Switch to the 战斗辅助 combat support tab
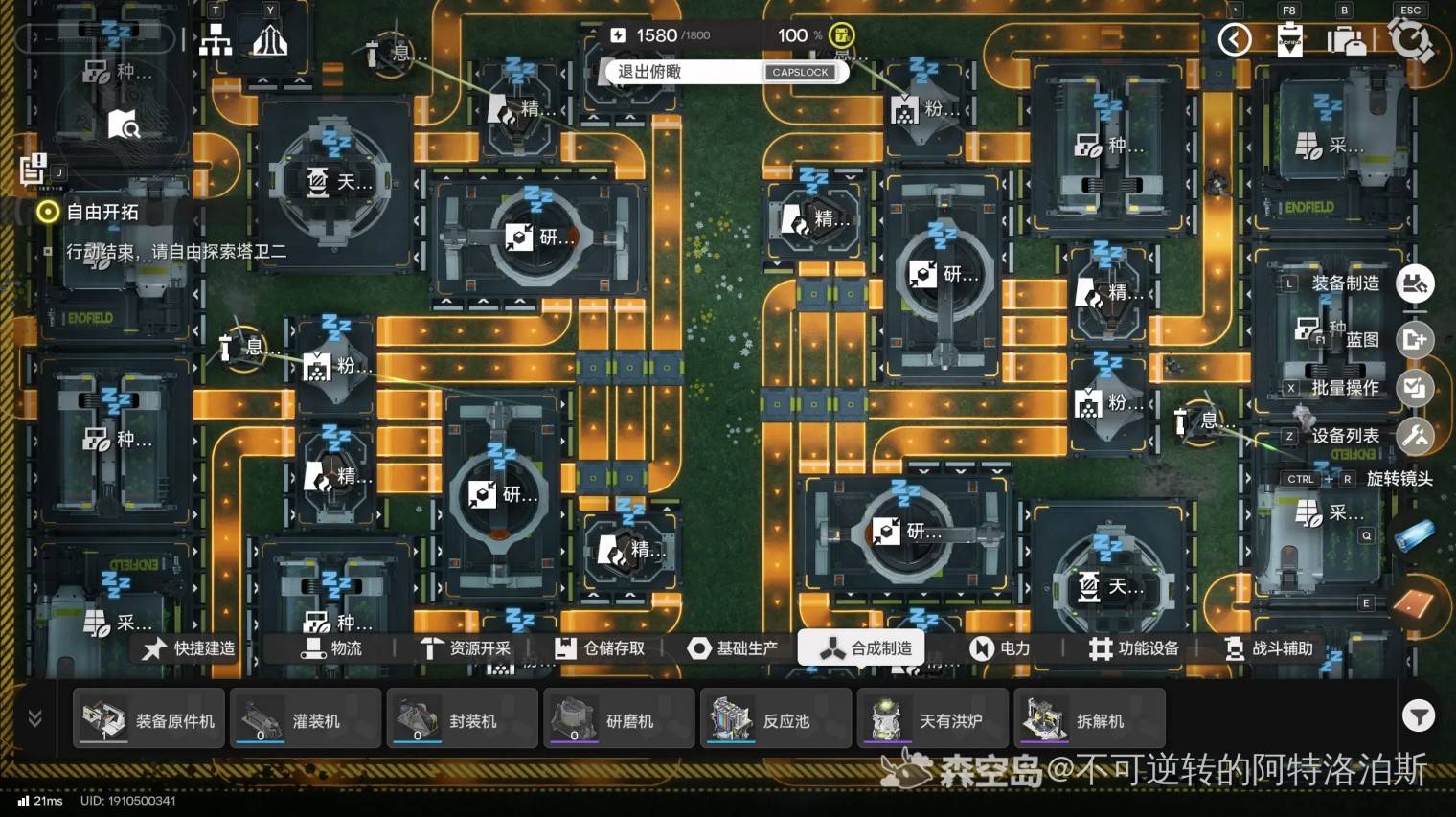The width and height of the screenshot is (1456, 817). 1269,648
